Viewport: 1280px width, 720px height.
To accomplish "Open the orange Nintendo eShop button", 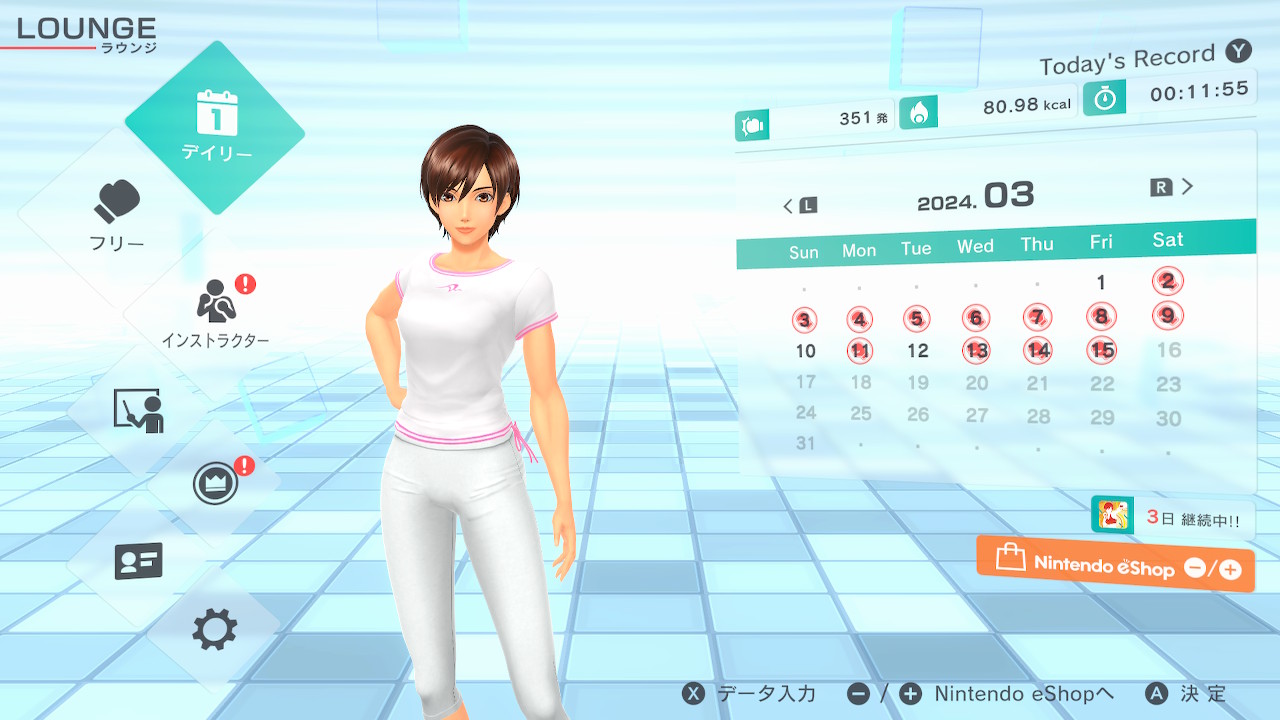I will (x=1115, y=565).
